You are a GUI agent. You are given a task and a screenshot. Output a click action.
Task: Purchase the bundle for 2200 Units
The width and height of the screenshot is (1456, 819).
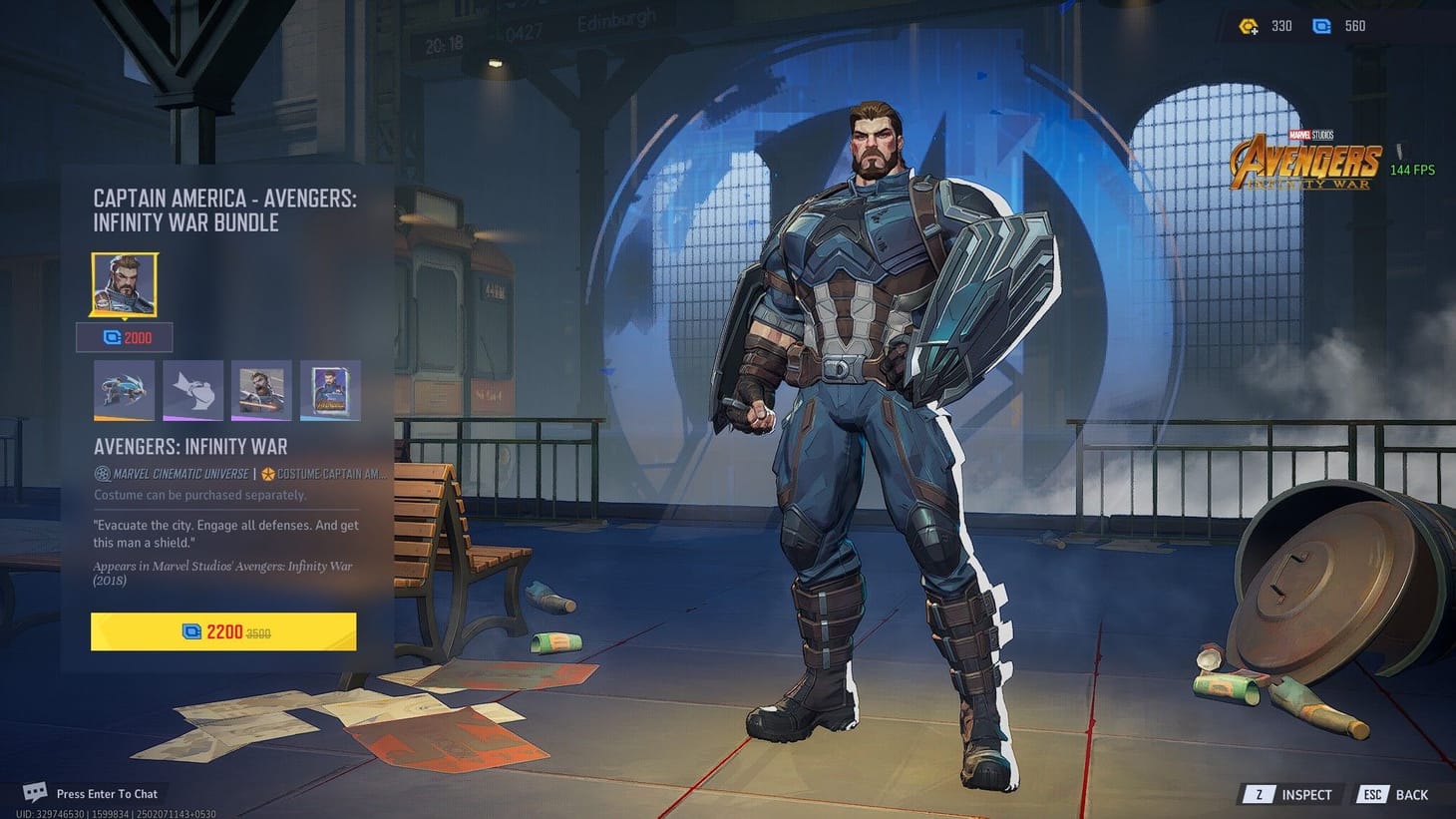click(222, 631)
